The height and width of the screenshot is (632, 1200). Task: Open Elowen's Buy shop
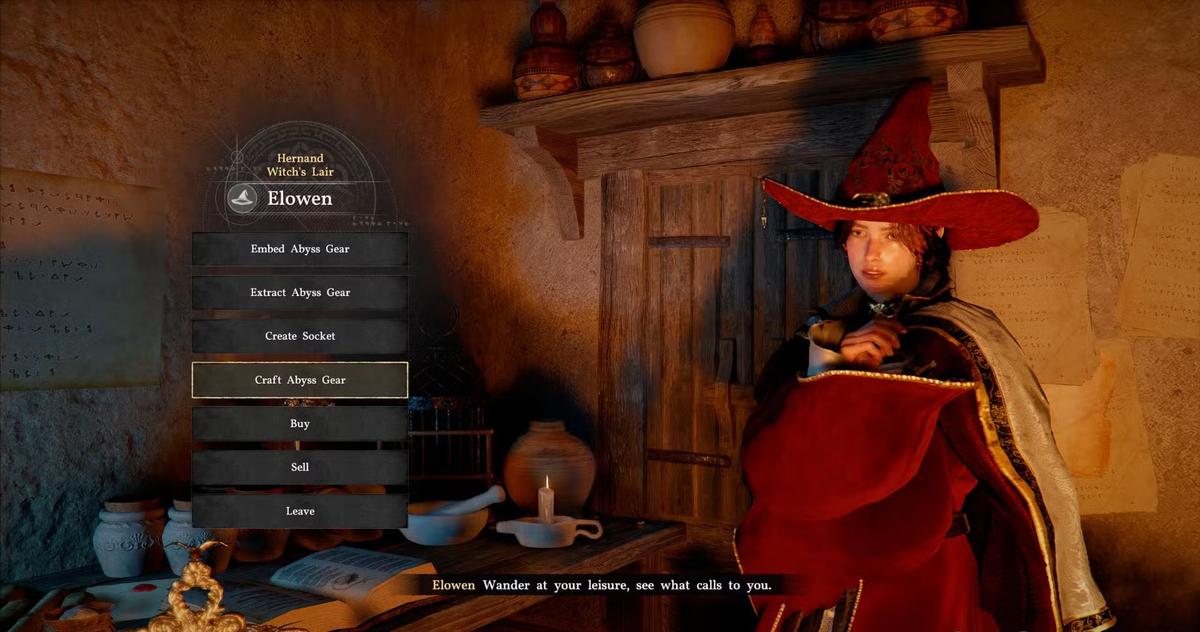tap(300, 424)
